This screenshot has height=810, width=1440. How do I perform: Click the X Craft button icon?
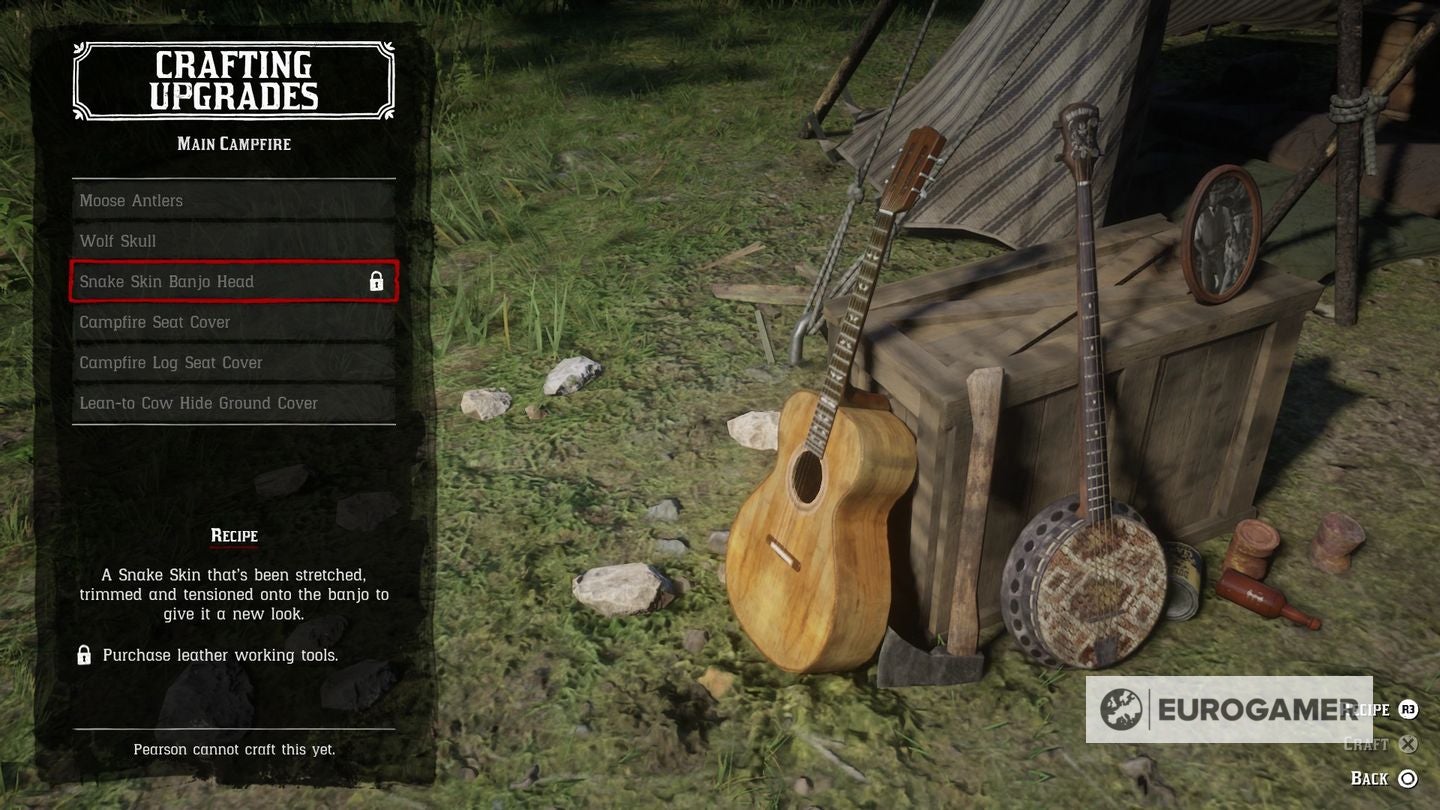1408,744
